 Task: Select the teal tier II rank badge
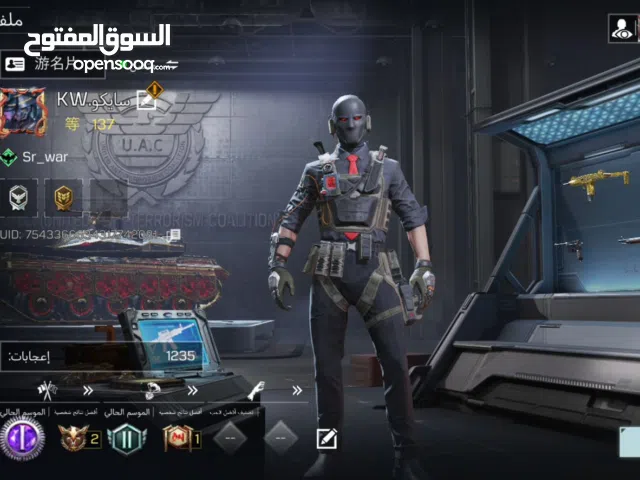[126, 438]
